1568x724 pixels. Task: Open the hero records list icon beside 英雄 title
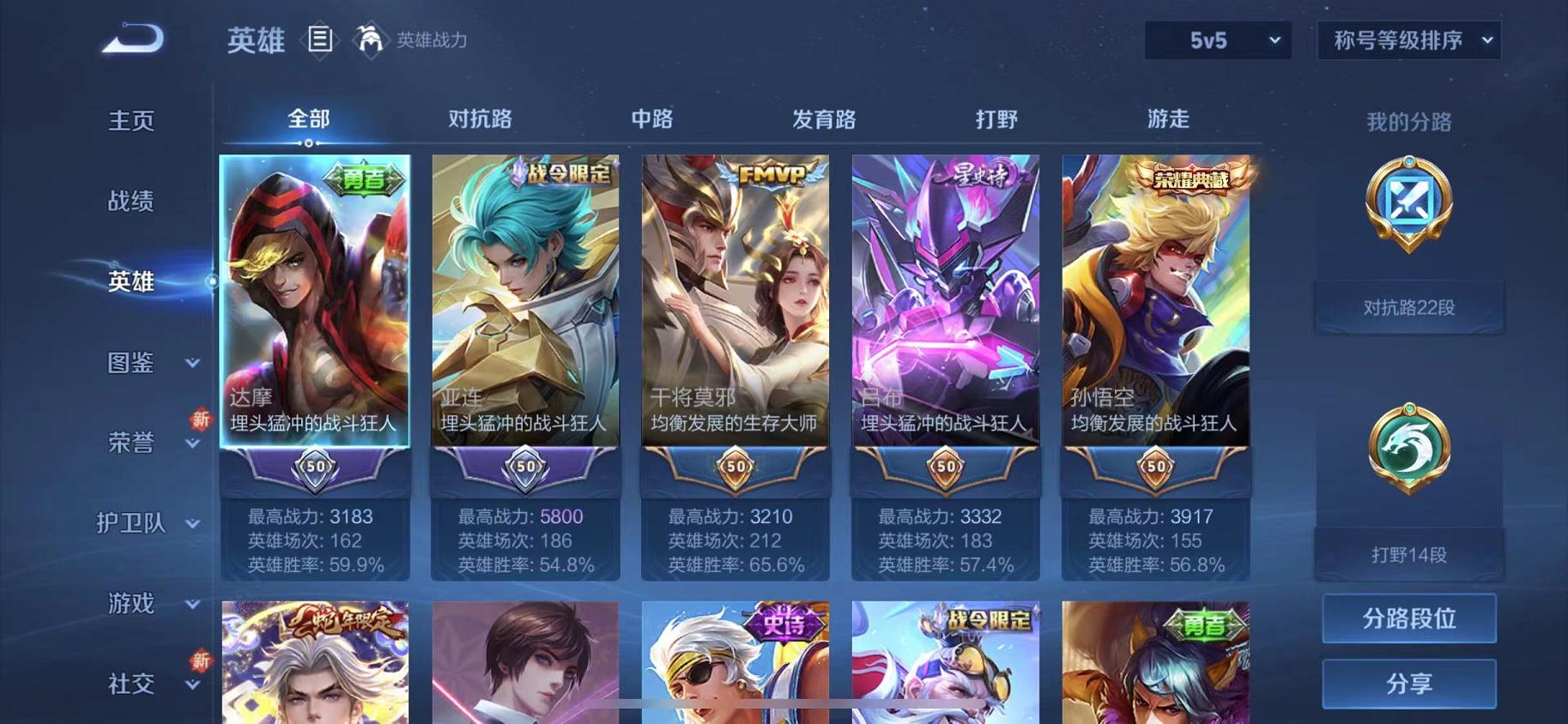coord(321,39)
